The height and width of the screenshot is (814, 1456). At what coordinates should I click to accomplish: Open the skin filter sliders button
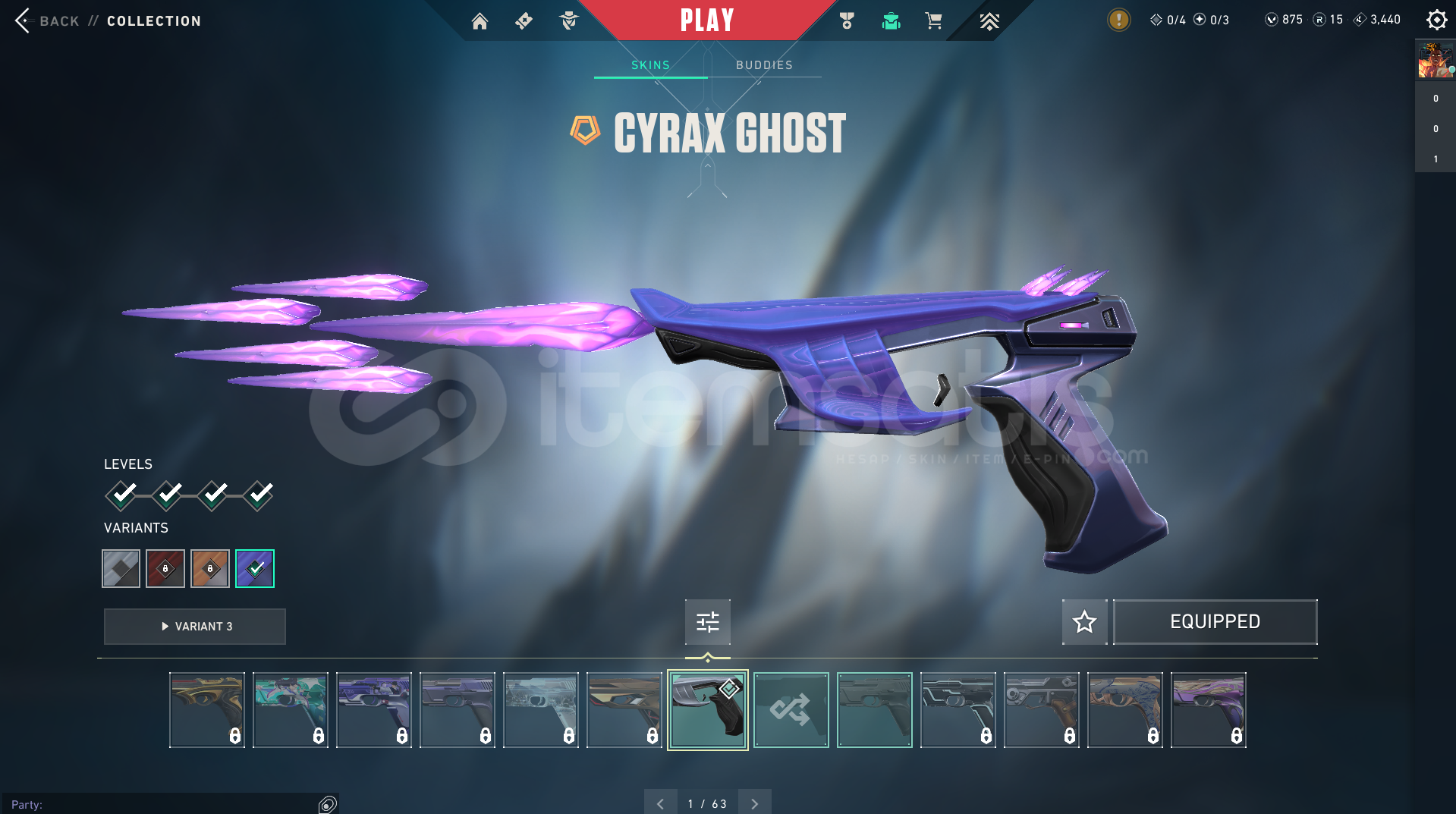pos(707,622)
